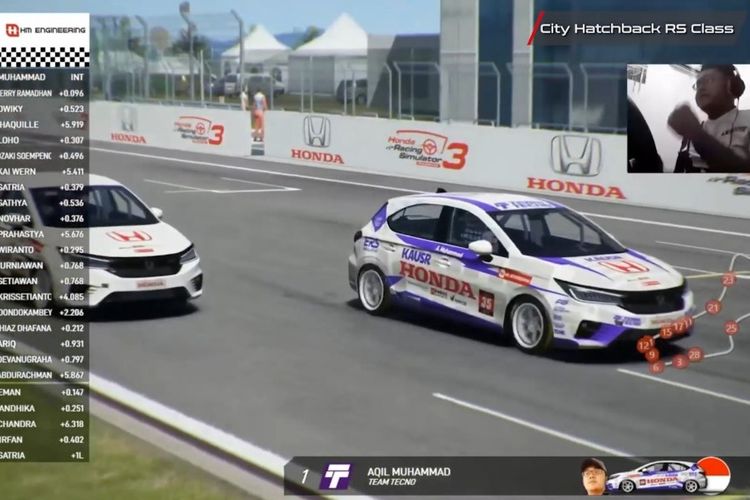Viewport: 750px width, 500px height.
Task: Select car marker 25 on the track map
Action: coord(732,327)
